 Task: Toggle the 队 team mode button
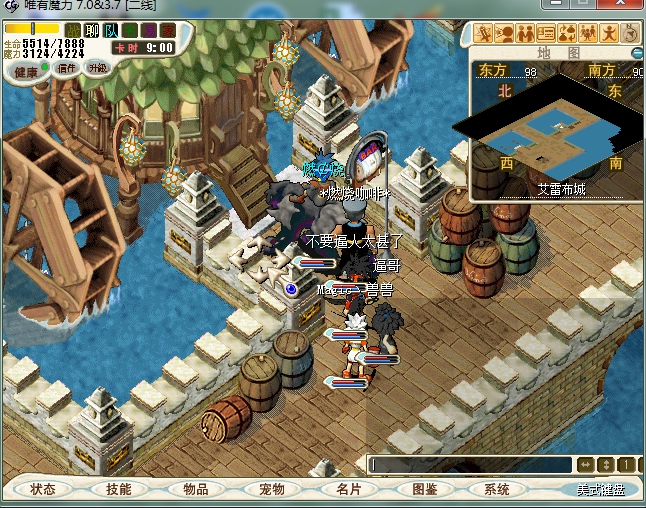[x=111, y=31]
